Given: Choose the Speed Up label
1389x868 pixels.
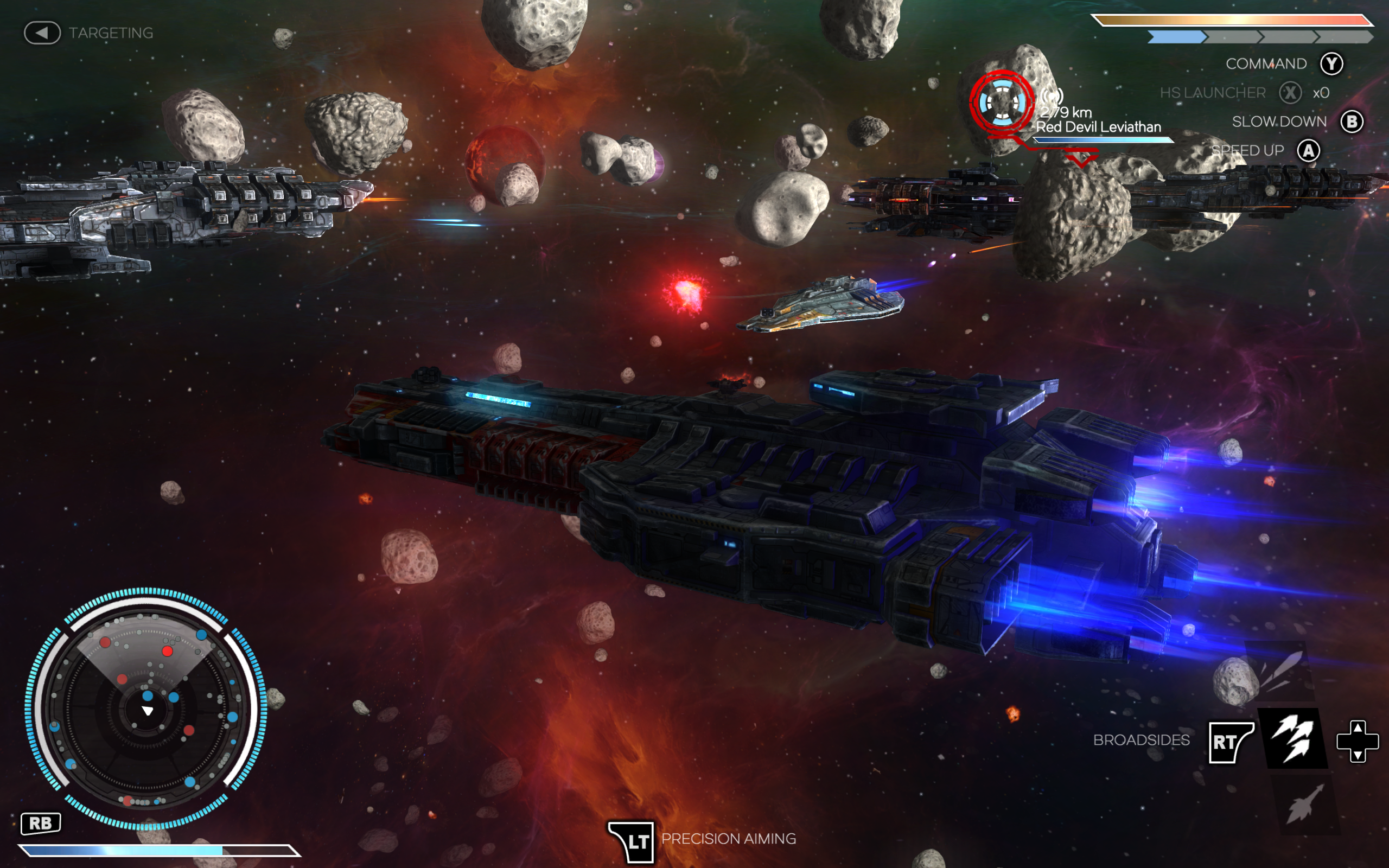Looking at the screenshot, I should click(1247, 151).
